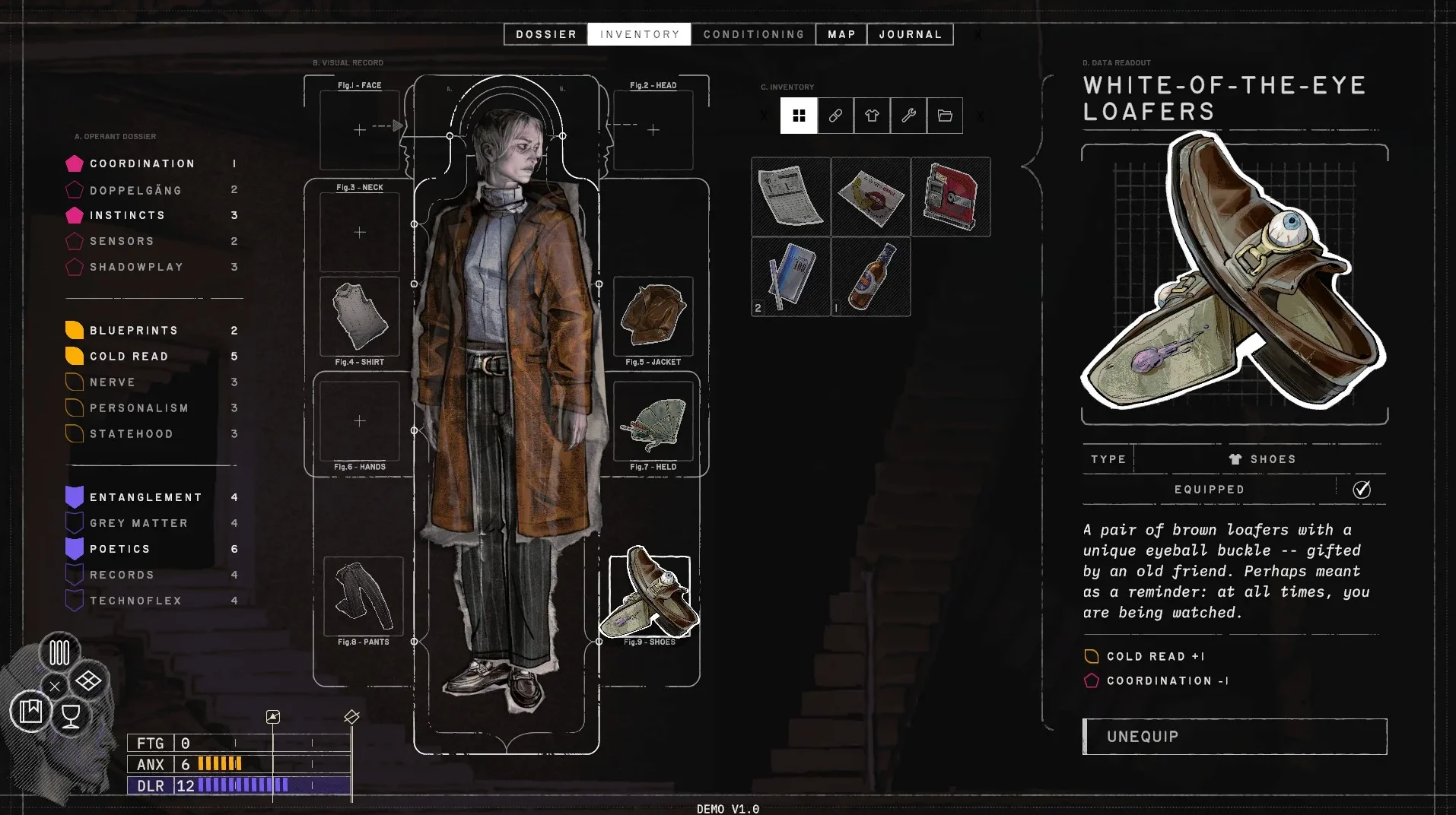Select the equipped pants slot

[363, 596]
